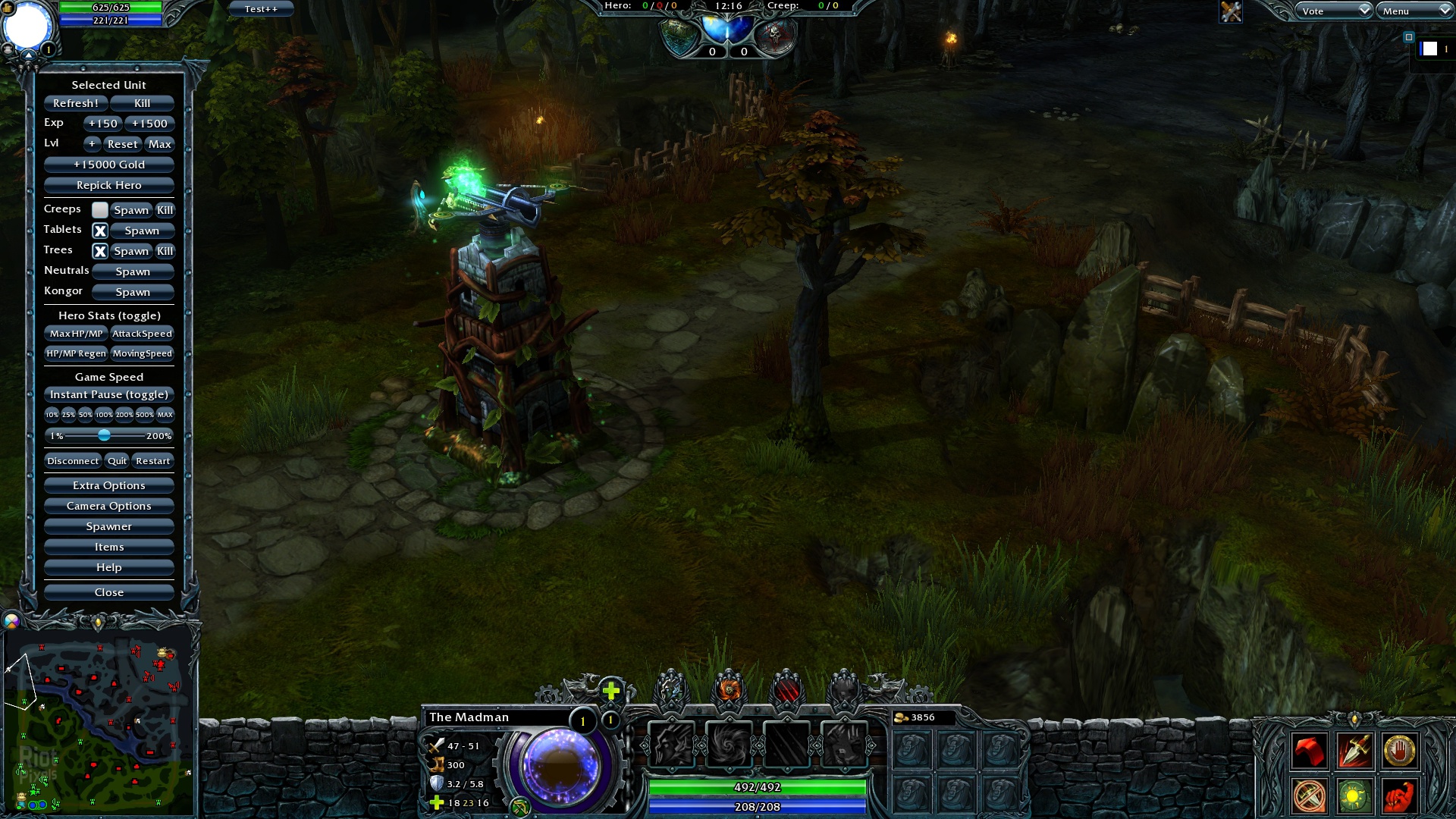Open the Vote dropdown

tap(1334, 11)
